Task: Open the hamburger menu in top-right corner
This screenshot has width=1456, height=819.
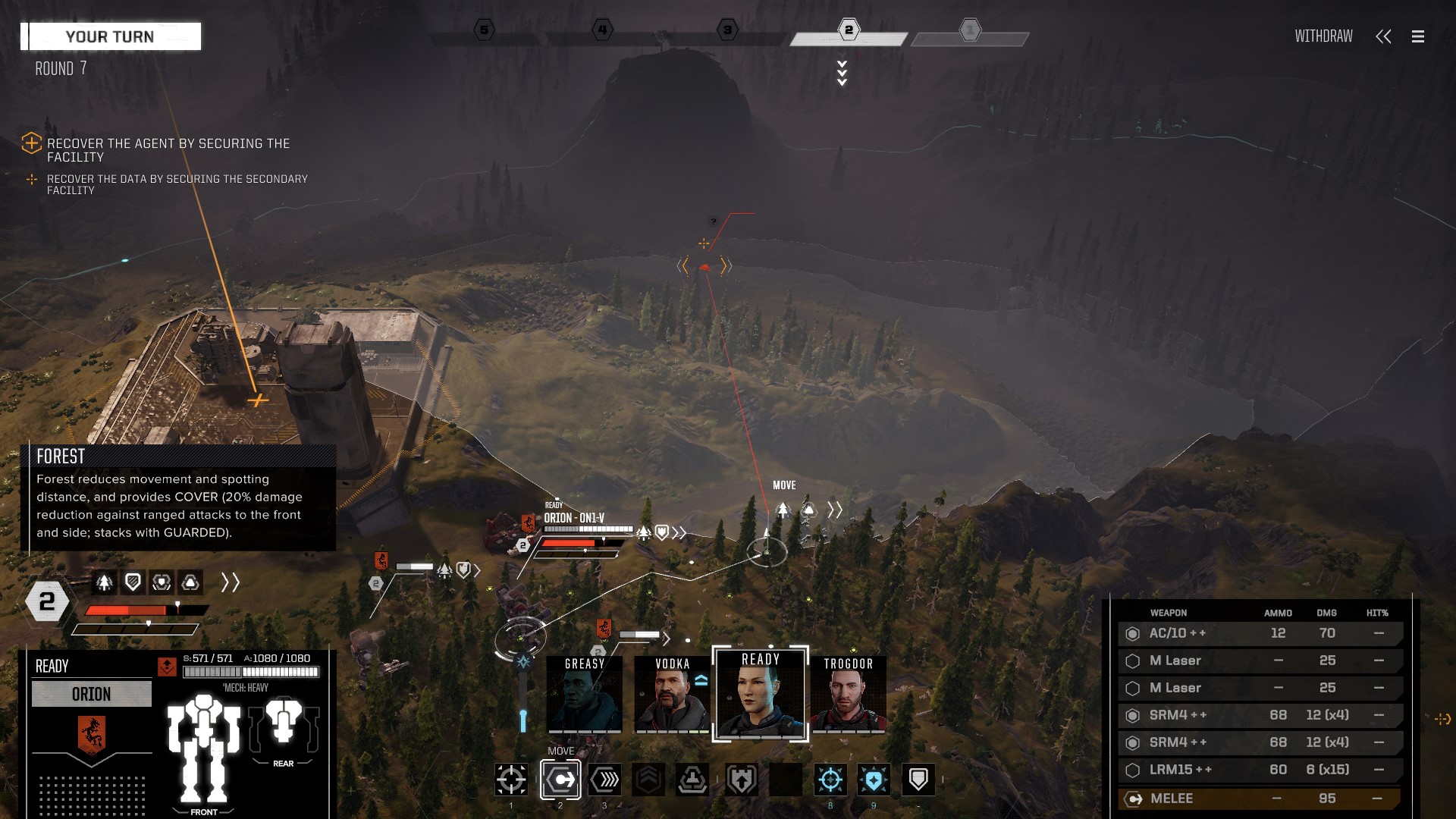Action: click(x=1417, y=36)
